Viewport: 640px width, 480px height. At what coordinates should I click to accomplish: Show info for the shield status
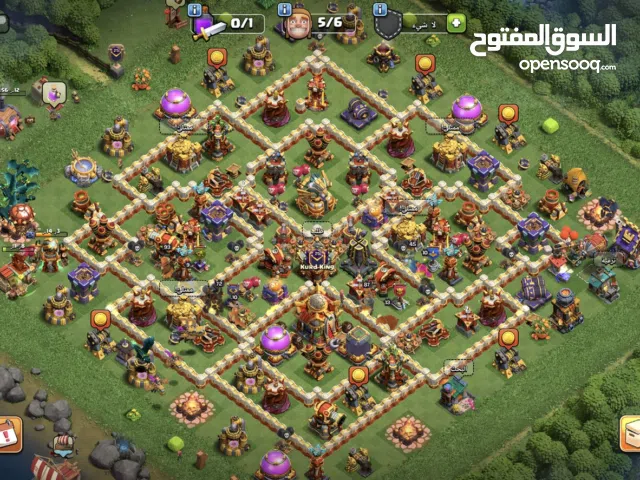(x=381, y=9)
